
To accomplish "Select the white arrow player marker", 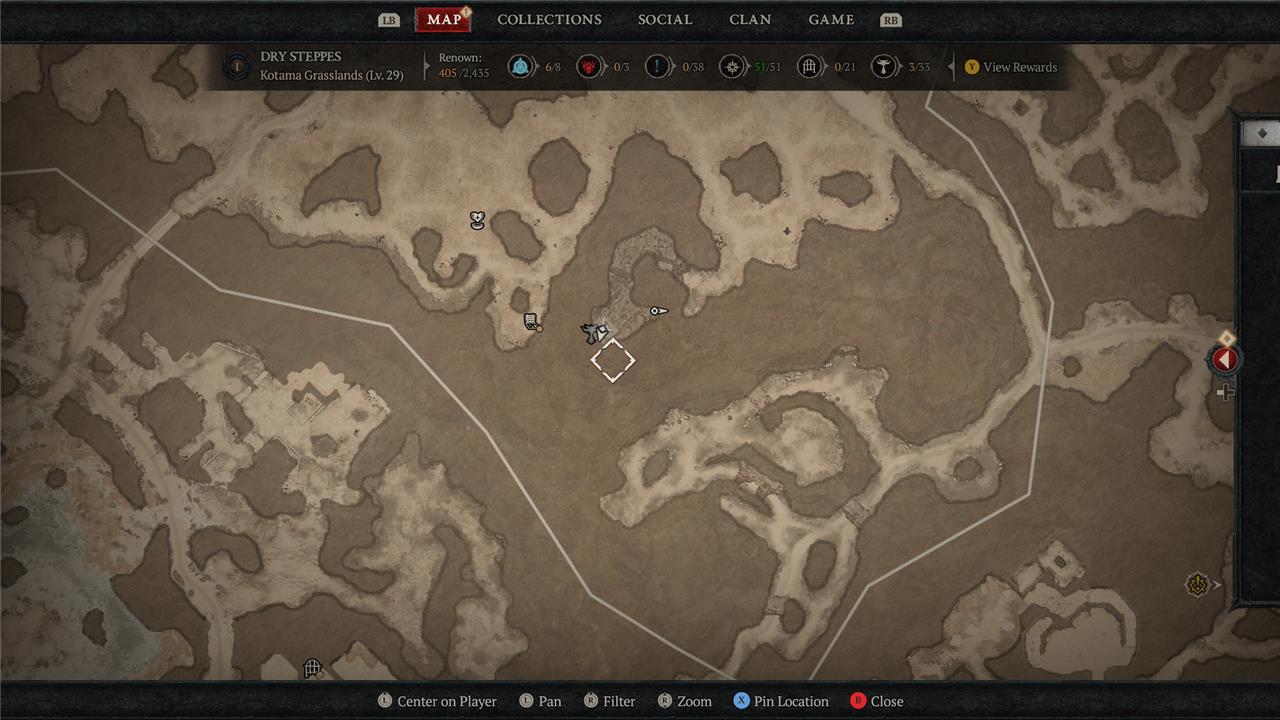I will 658,312.
